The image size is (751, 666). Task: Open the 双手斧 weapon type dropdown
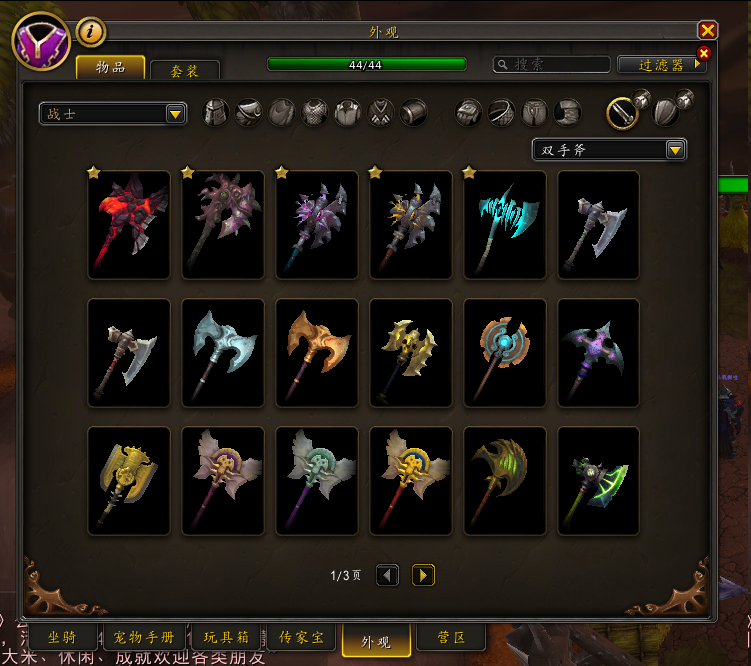click(x=608, y=150)
